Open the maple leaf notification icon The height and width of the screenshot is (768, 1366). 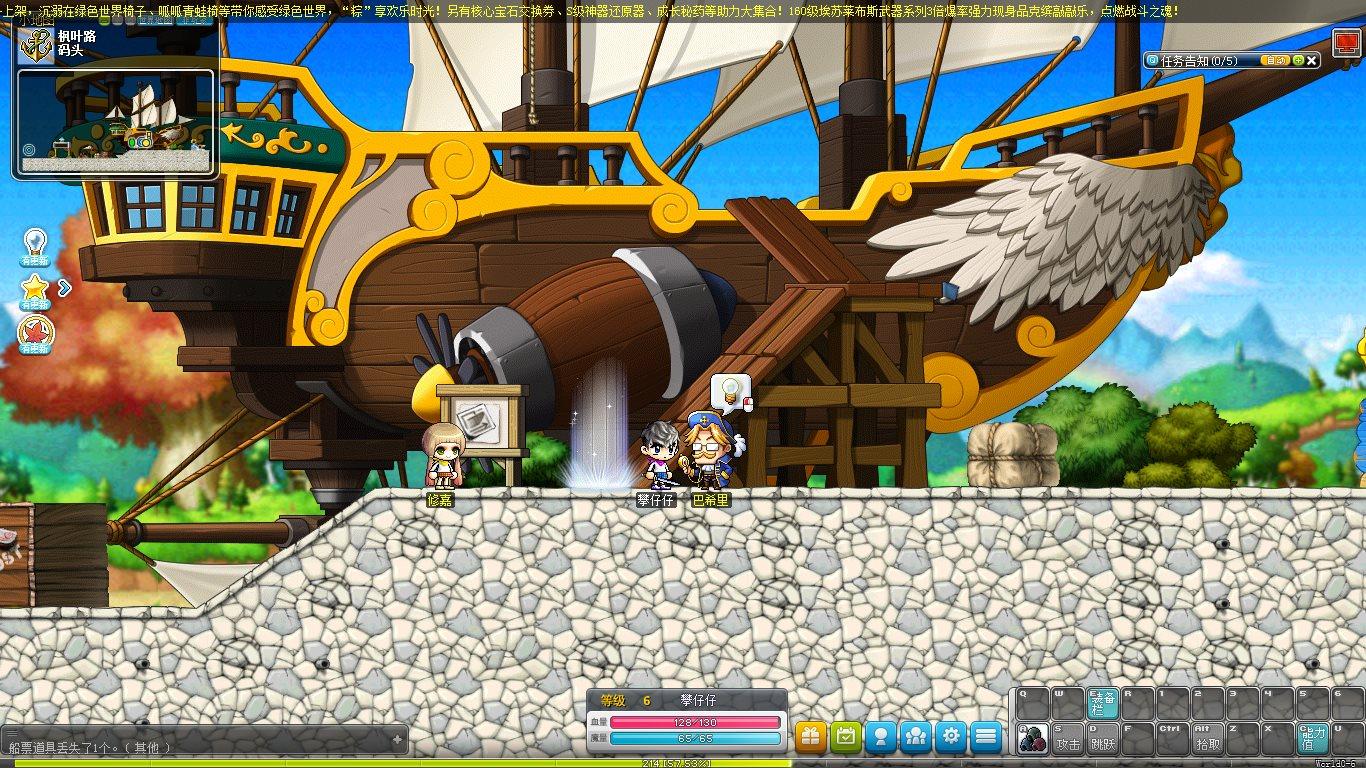pos(35,333)
